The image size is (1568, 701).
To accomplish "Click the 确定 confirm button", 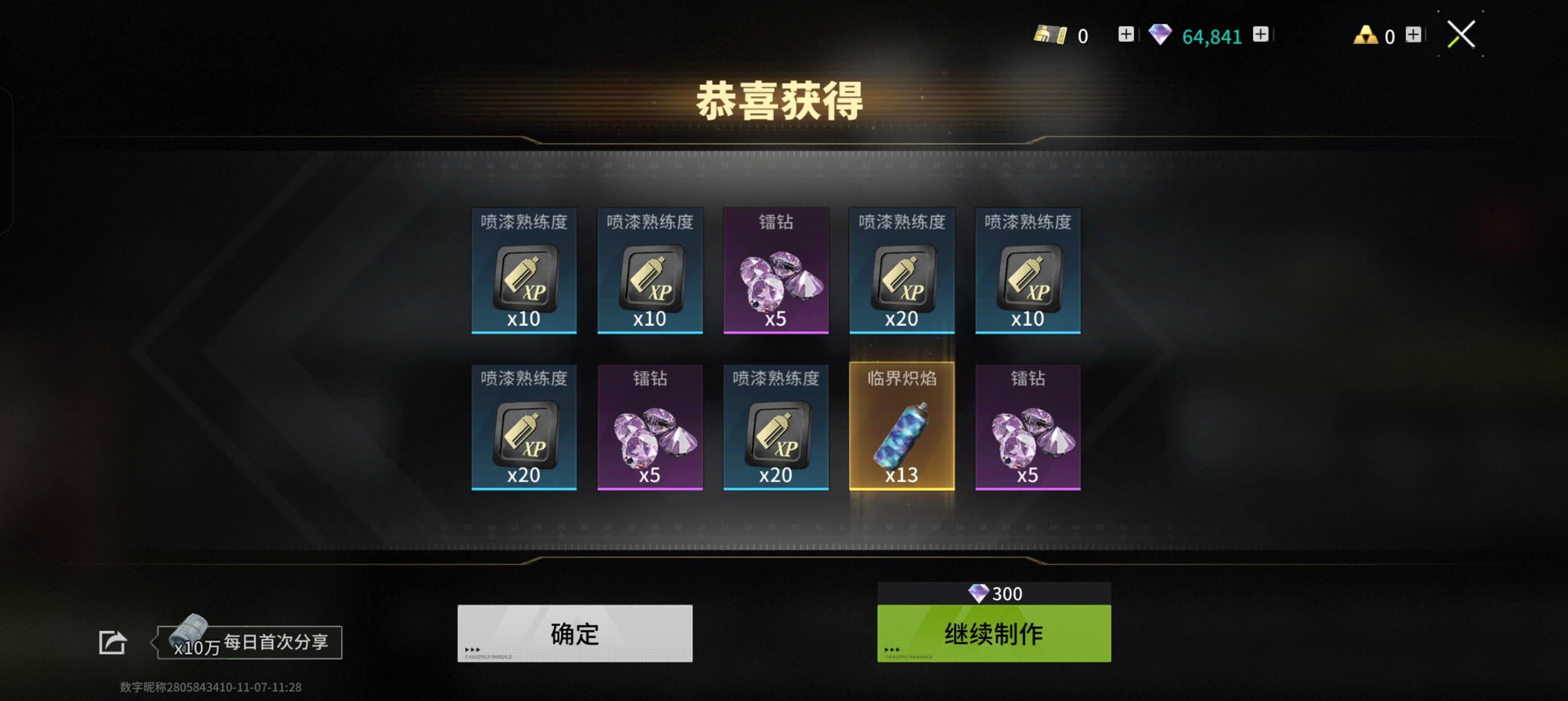I will [574, 634].
